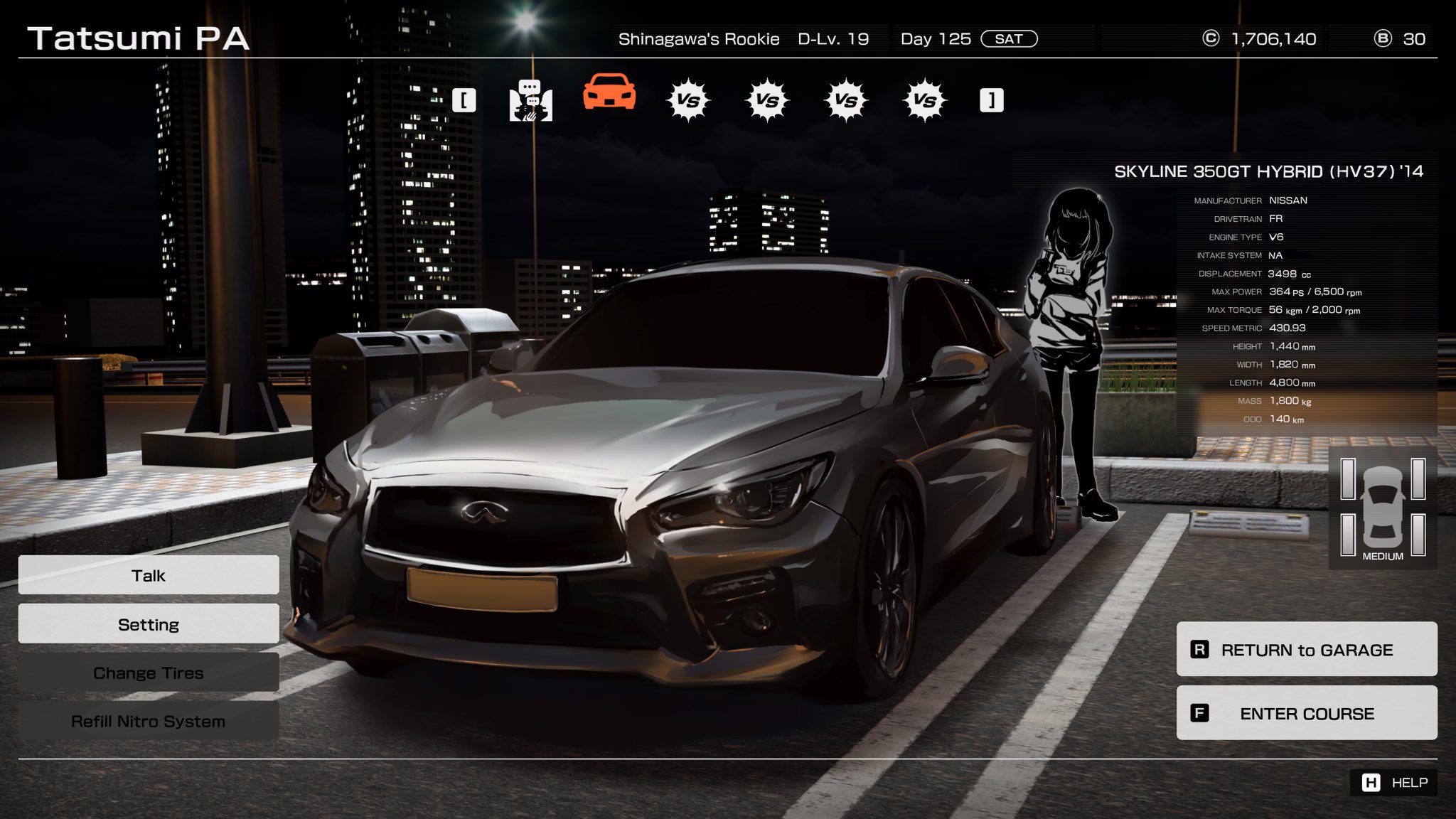This screenshot has width=1456, height=819.
Task: Click RETURN to GARAGE button
Action: coord(1306,649)
